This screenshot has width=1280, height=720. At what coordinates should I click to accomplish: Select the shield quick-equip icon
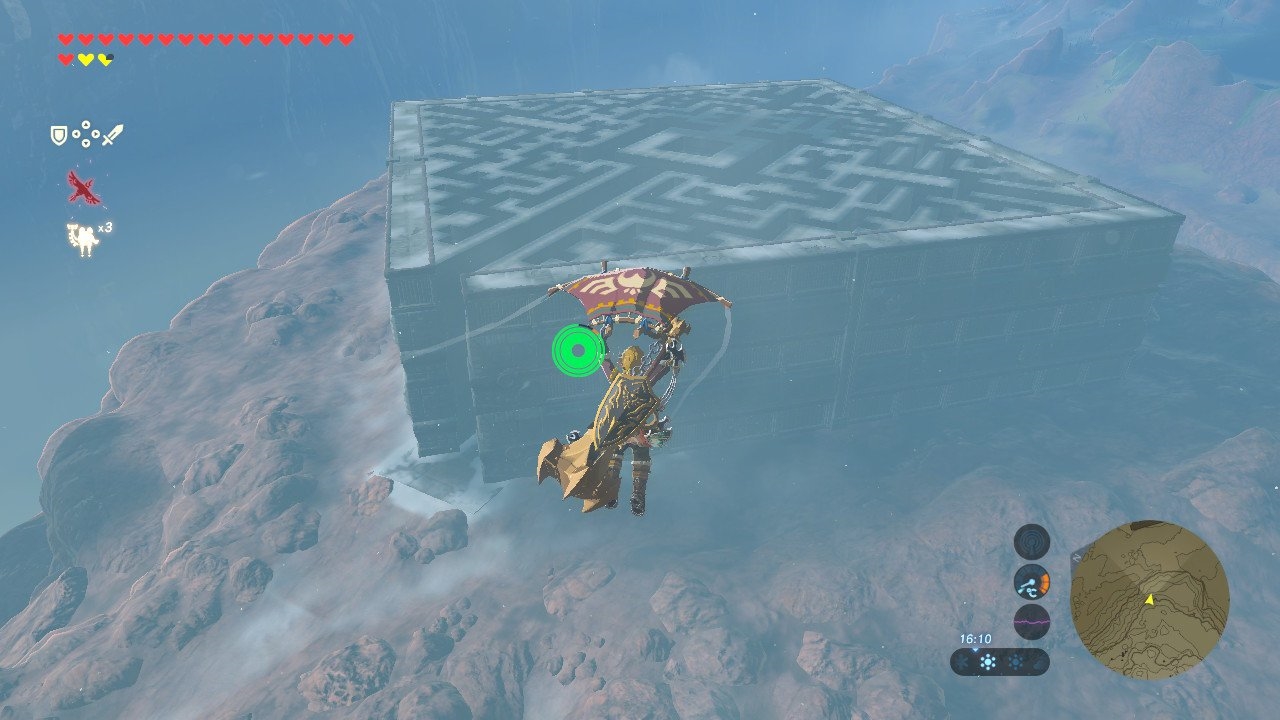[x=59, y=134]
